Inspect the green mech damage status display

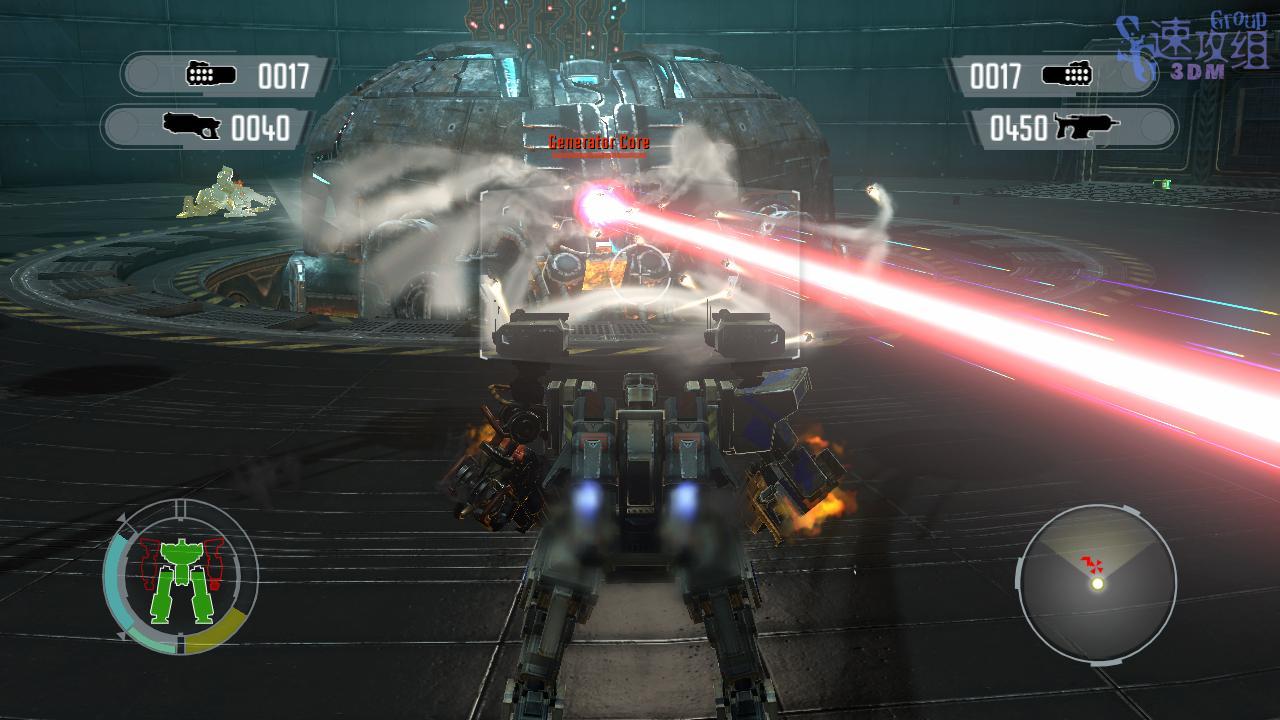(180, 578)
